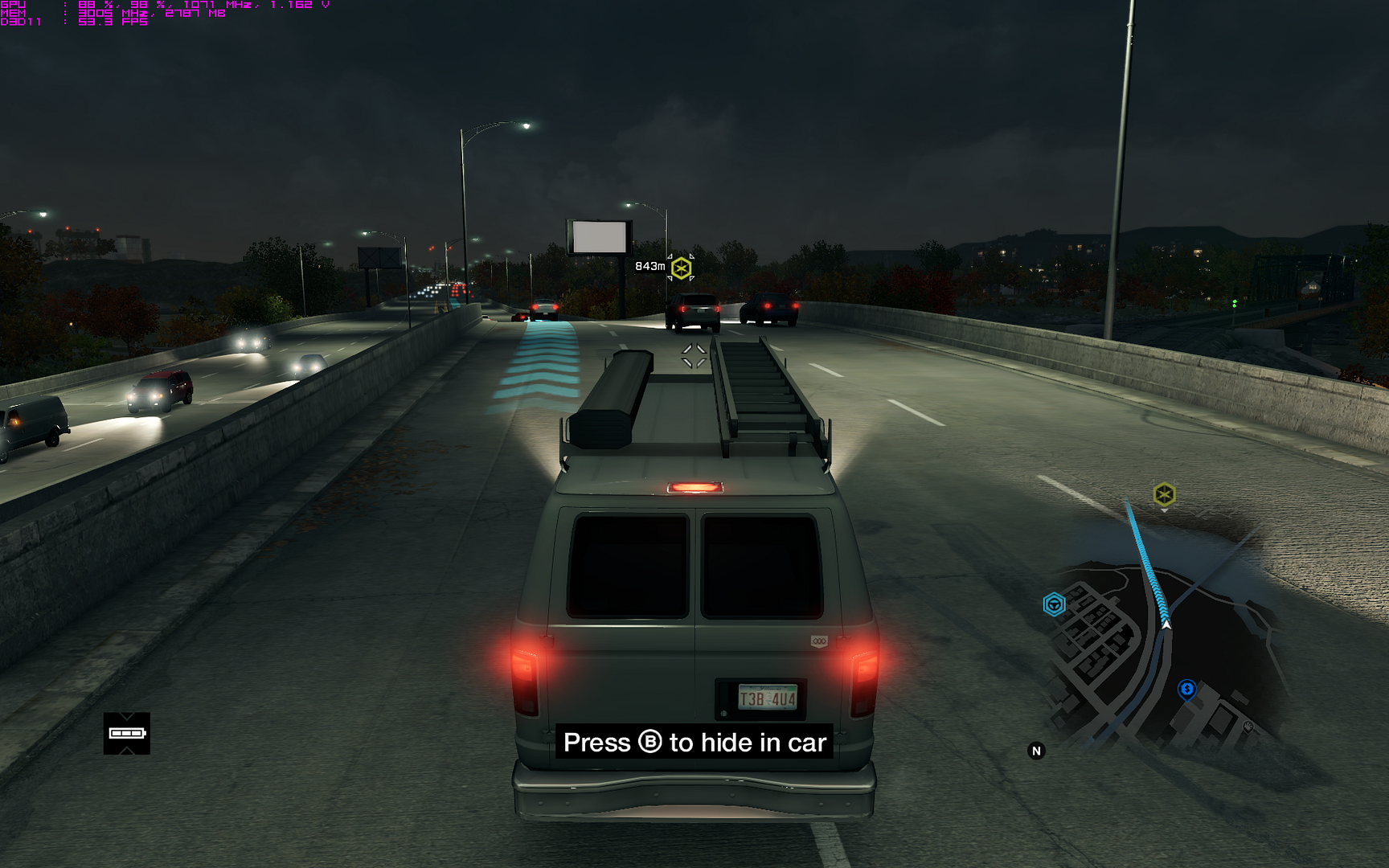Click the cyan vehicle hexagon icon on the minimap

click(x=1055, y=604)
